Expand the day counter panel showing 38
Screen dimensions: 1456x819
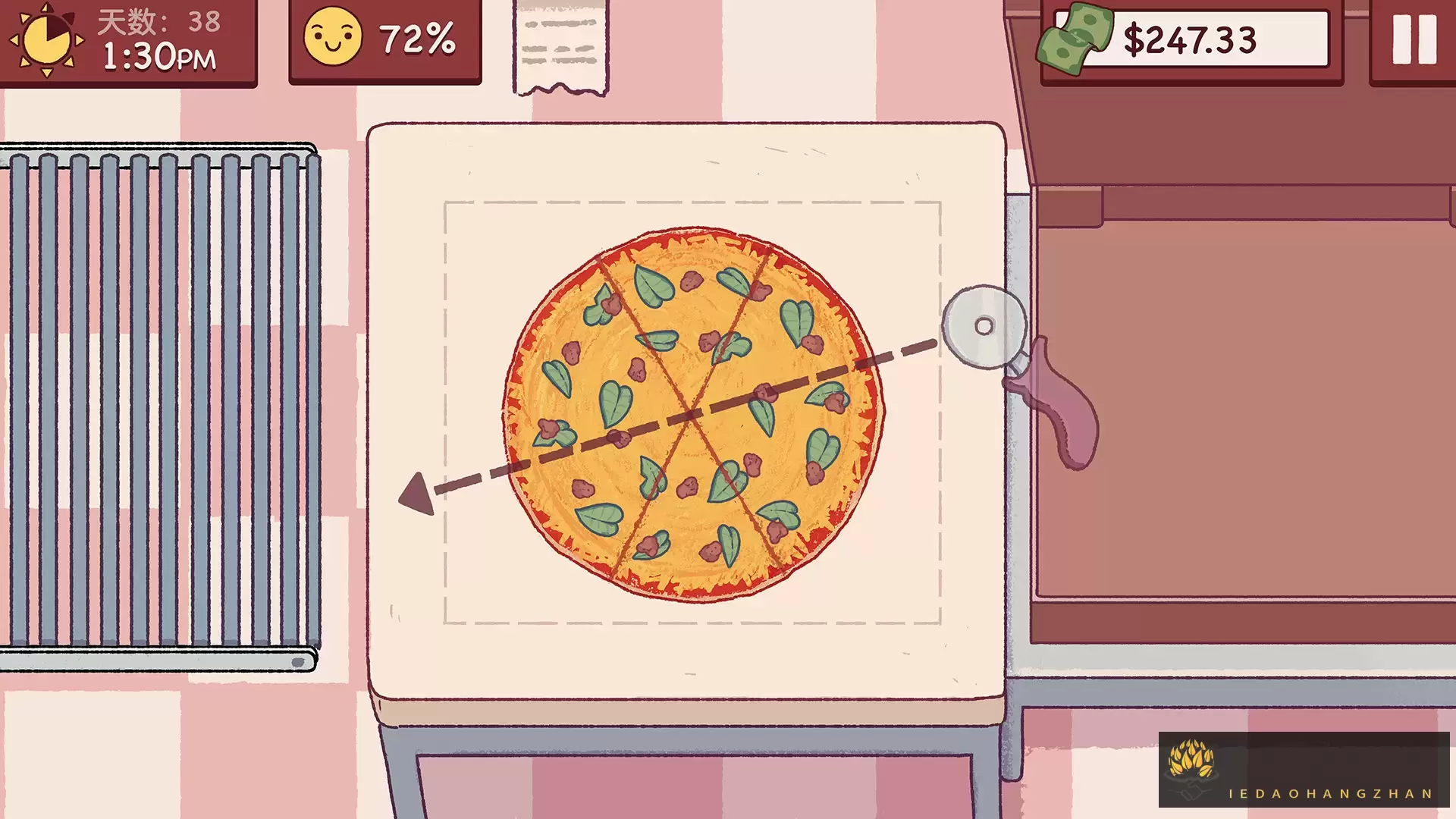tap(152, 23)
